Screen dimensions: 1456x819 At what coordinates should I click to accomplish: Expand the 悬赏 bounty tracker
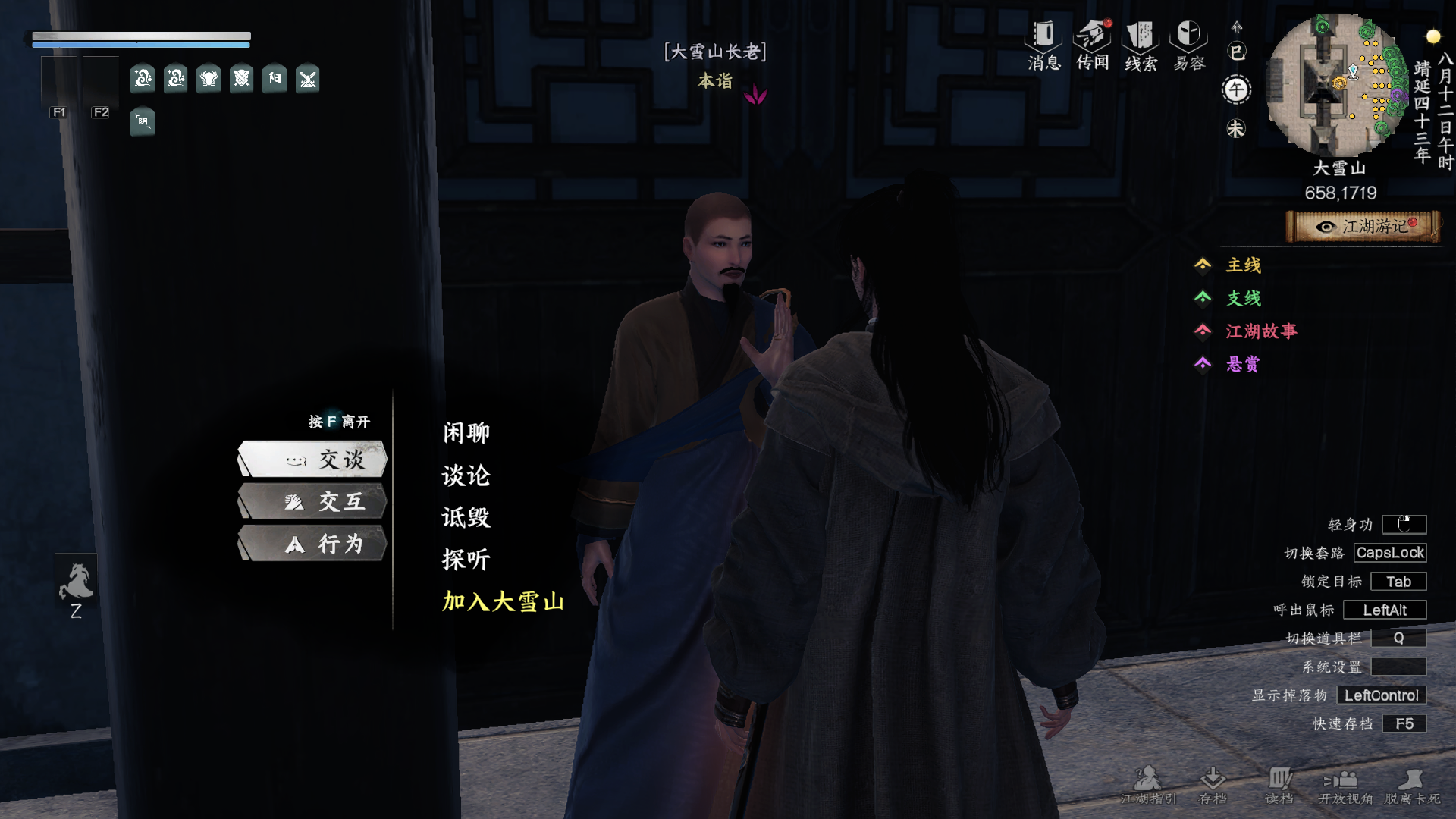1242,365
